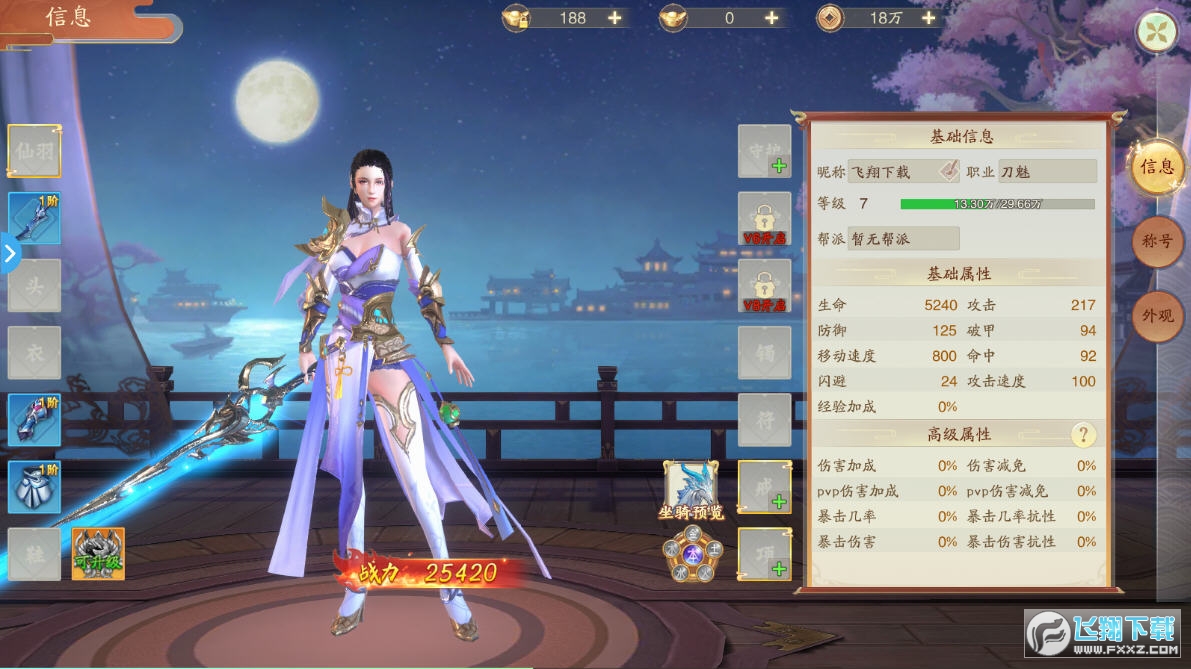The image size is (1191, 669).
Task: Add more silver ingots with the plus button
Action: (x=771, y=18)
